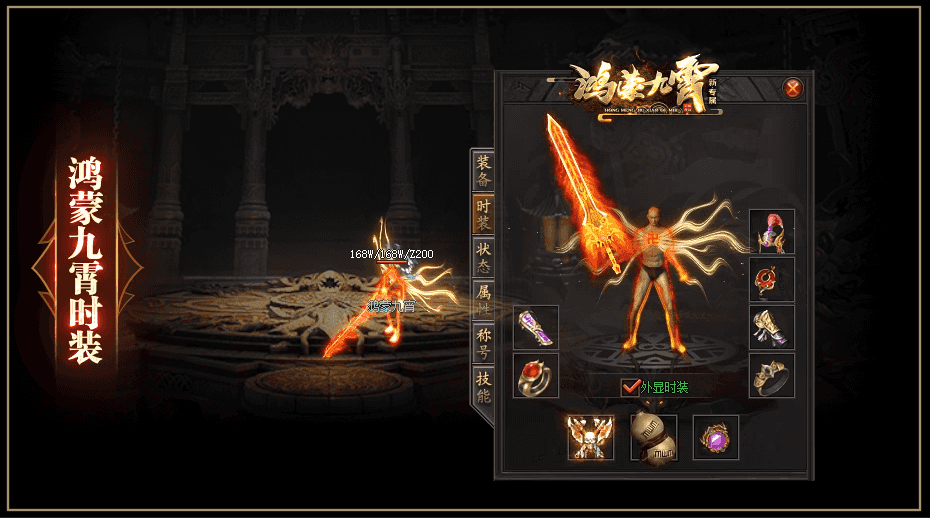930x518 pixels.
Task: Toggle the 外显时装 checkbox
Action: click(630, 387)
